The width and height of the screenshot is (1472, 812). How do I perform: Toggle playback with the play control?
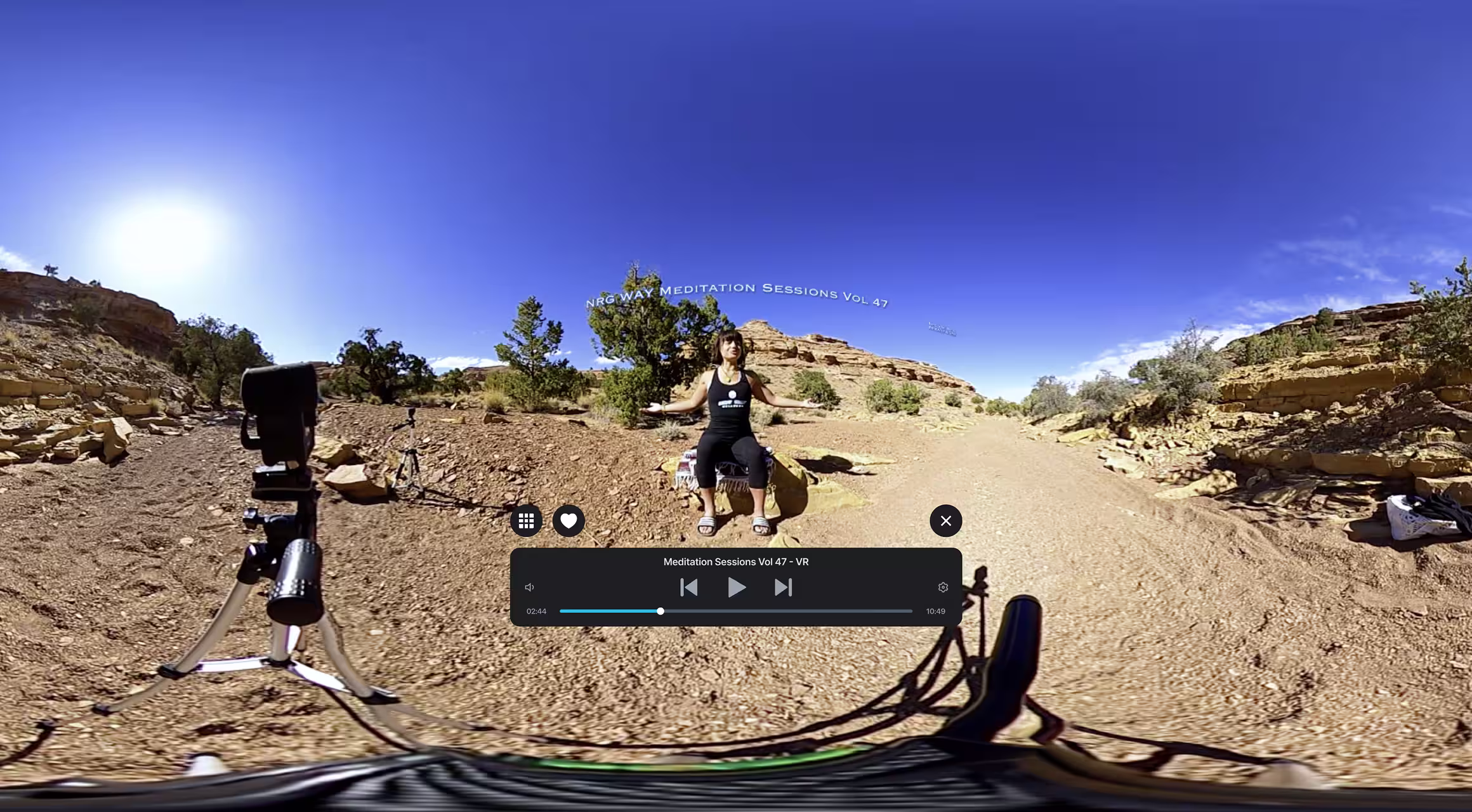click(736, 587)
